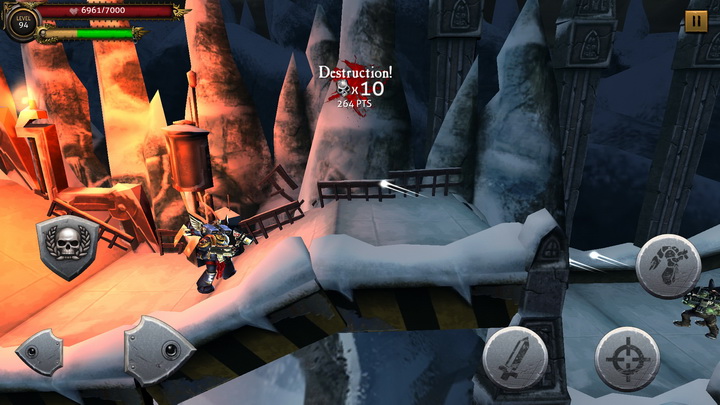Attack with the sword melee button
Screen dimensions: 720x405
[x=515, y=358]
